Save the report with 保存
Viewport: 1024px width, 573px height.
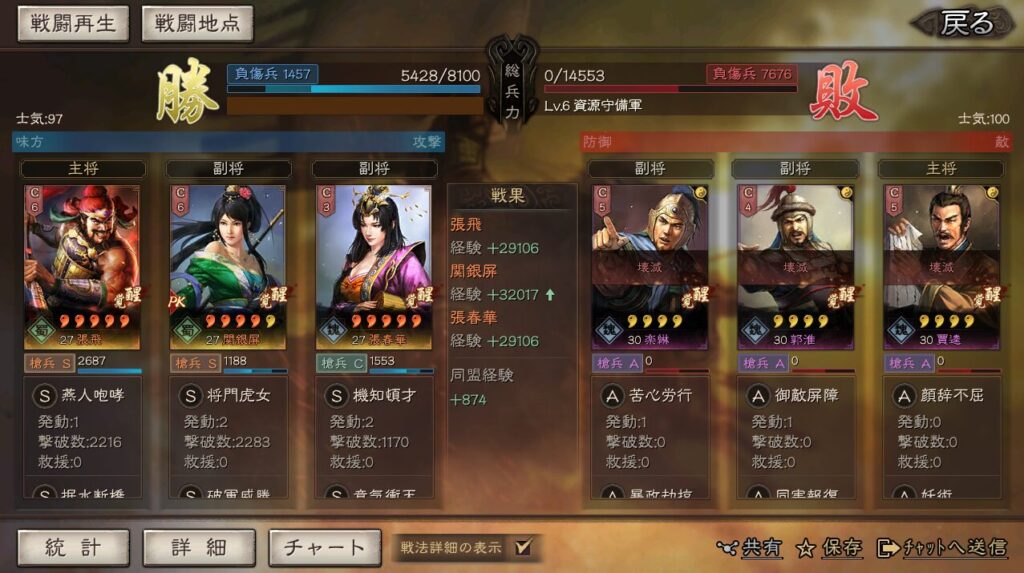(830, 547)
